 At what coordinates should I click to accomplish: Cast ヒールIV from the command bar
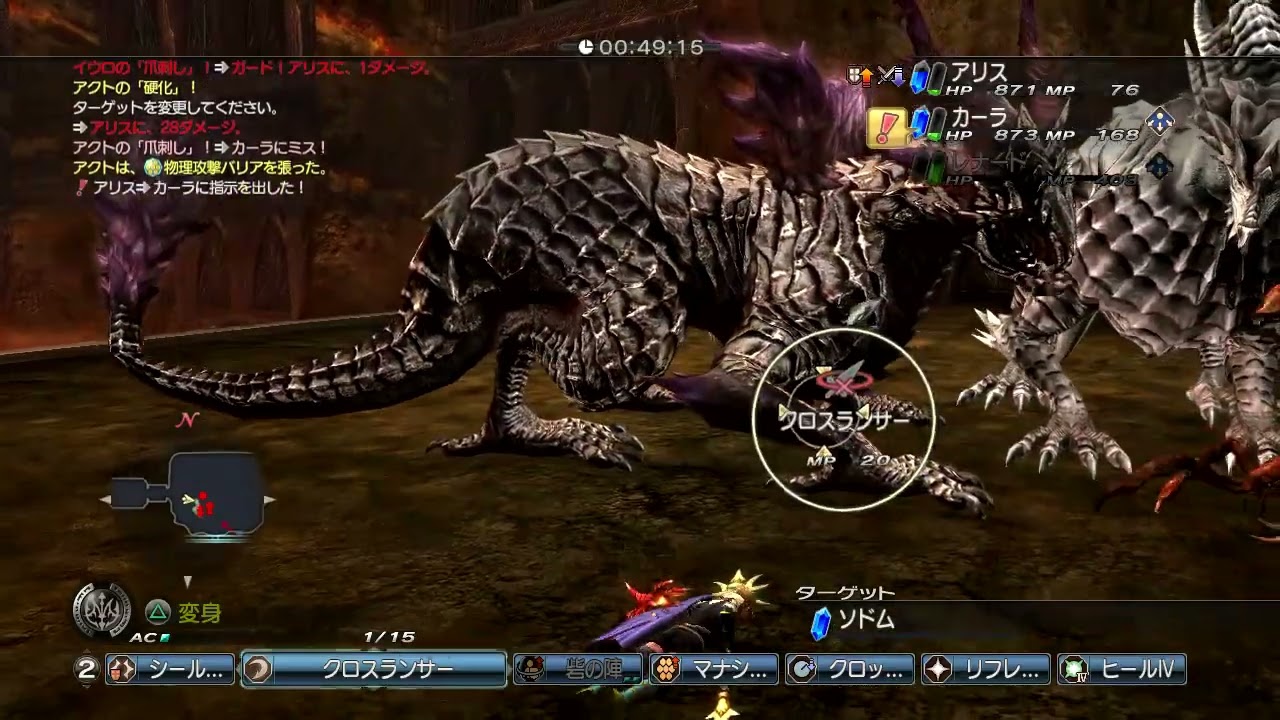click(x=1122, y=669)
